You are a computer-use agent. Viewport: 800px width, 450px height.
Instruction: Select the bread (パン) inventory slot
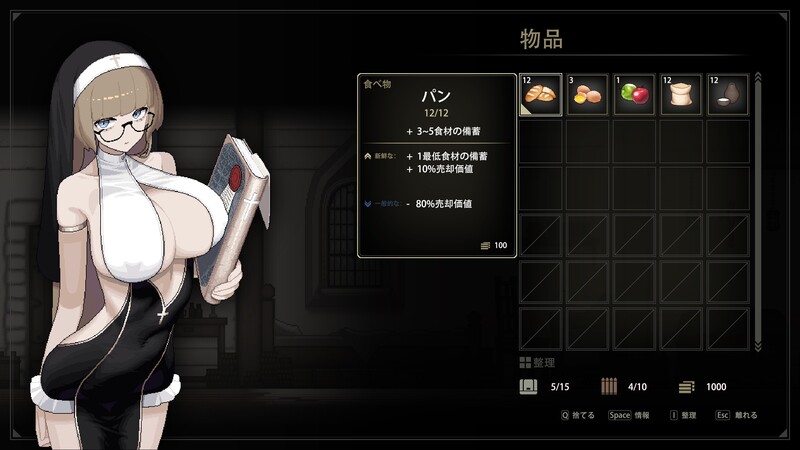(541, 94)
